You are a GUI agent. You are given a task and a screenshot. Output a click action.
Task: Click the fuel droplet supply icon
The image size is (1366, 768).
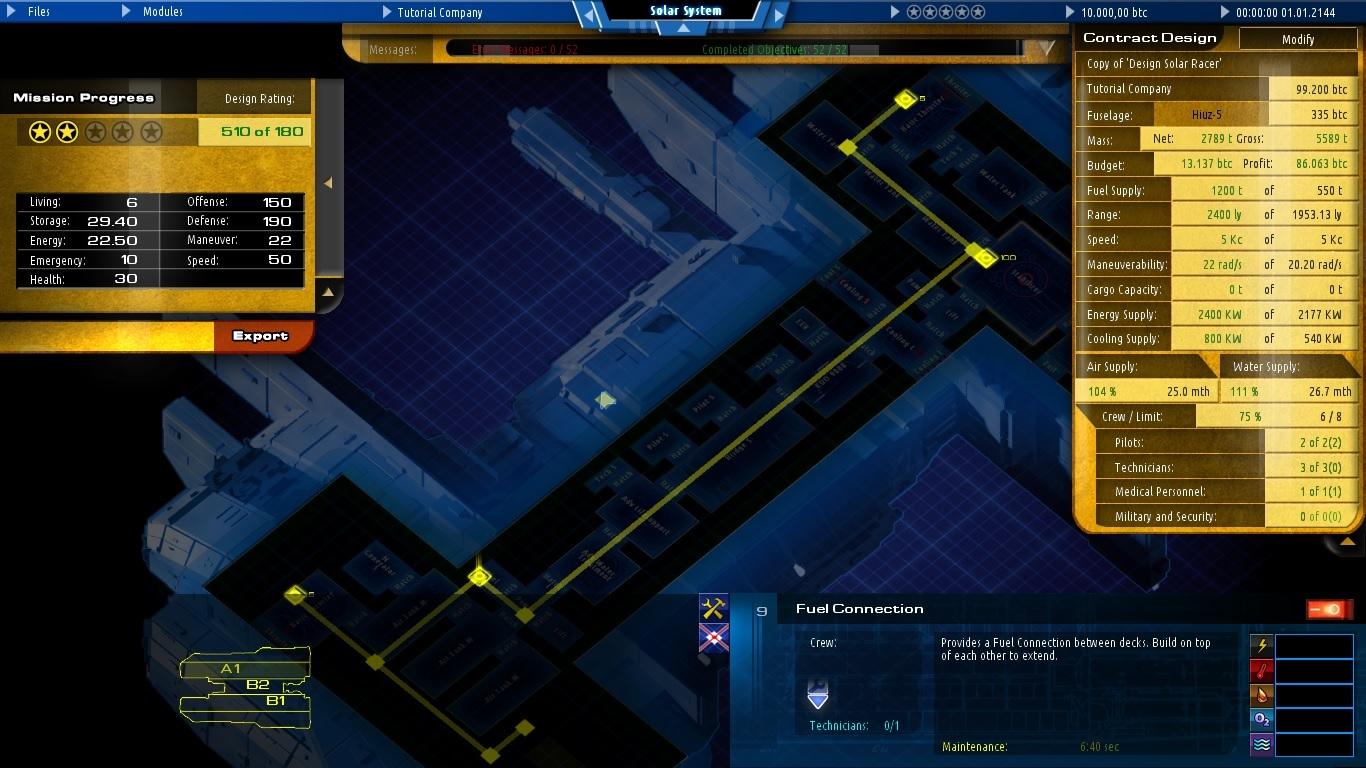[x=1260, y=695]
